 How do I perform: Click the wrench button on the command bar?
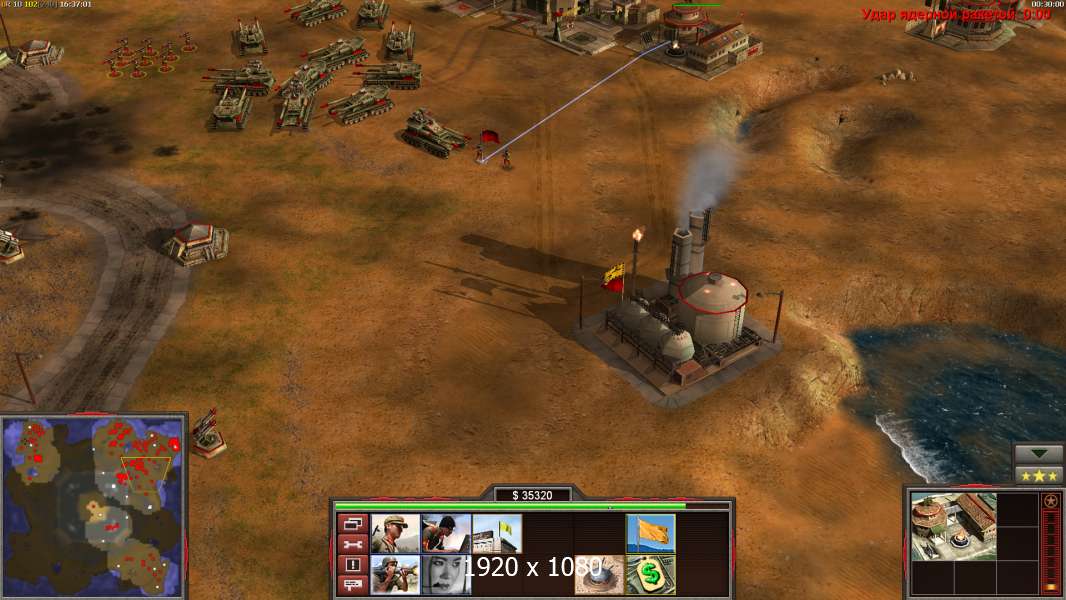tap(352, 544)
